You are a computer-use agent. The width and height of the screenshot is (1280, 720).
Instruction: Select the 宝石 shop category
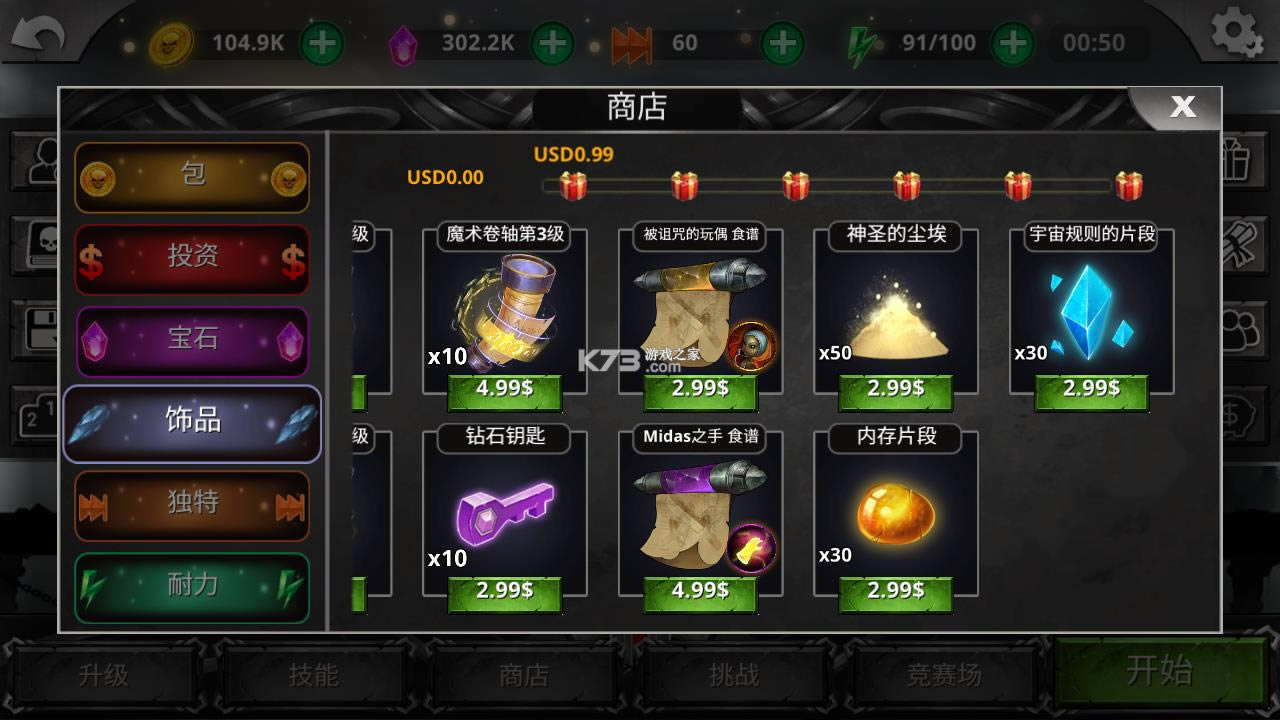(192, 340)
